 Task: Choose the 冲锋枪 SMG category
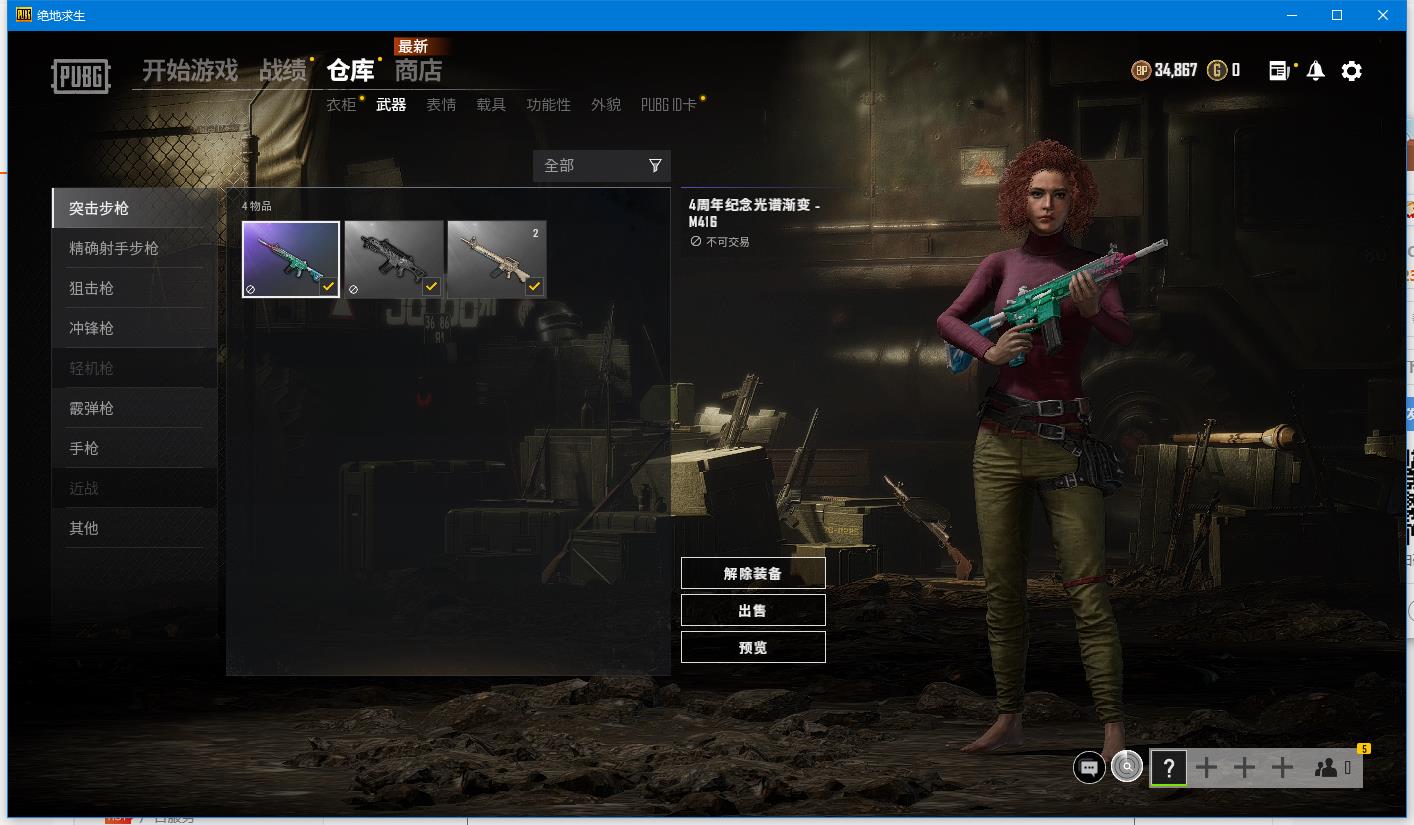coord(92,328)
